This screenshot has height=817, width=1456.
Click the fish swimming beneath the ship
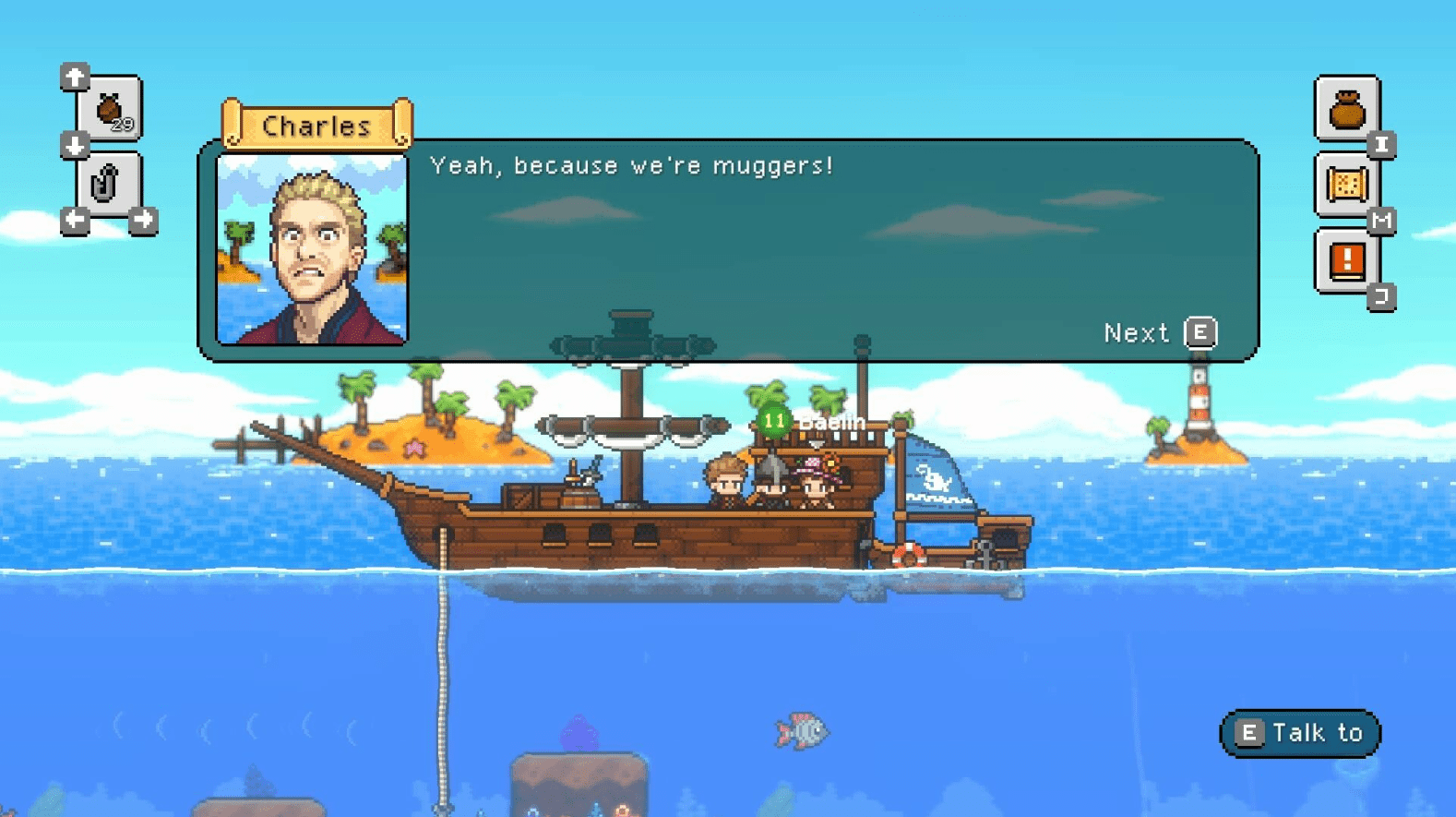click(803, 731)
